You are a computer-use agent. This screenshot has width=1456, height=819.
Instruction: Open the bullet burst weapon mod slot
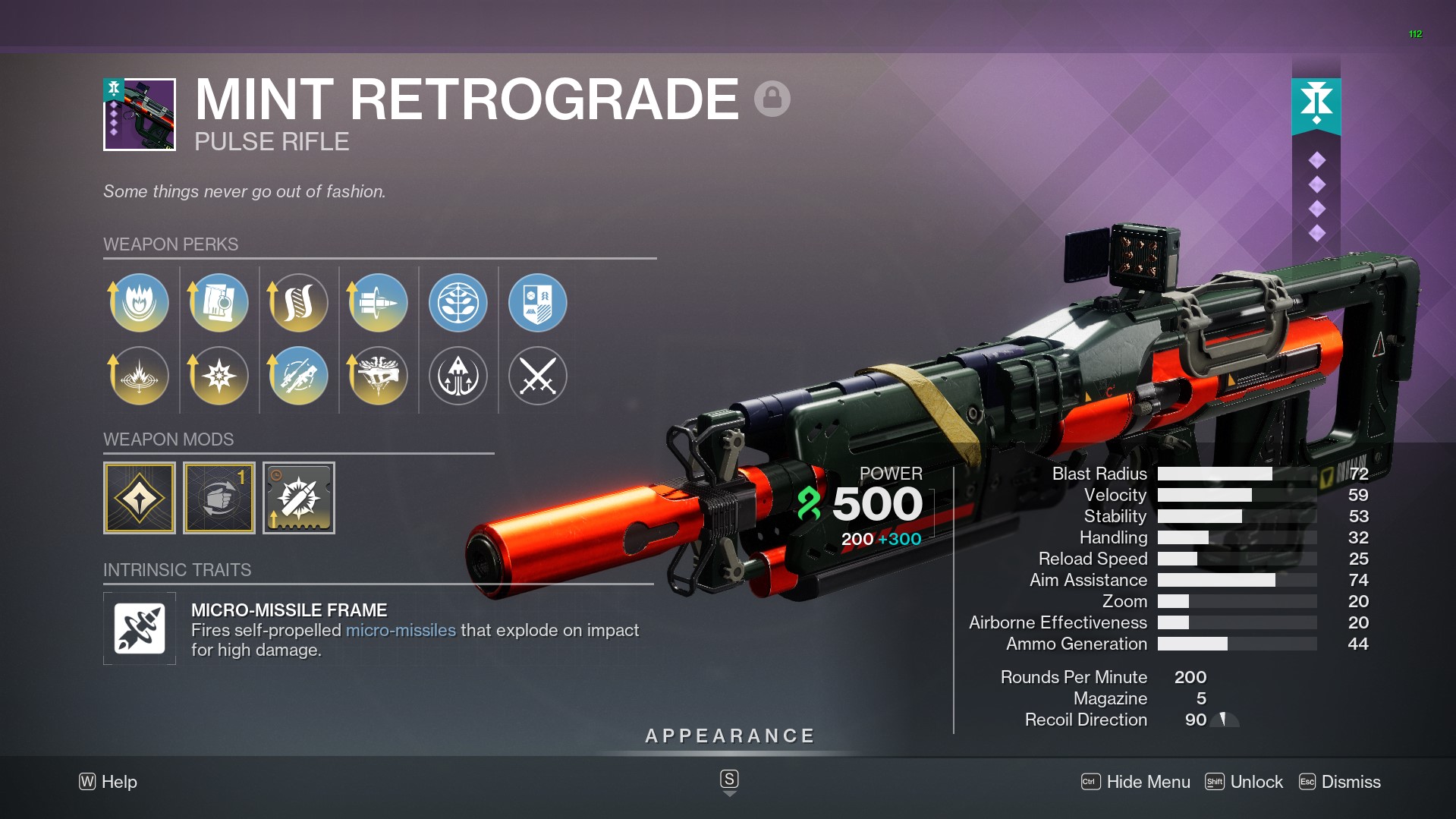[x=299, y=498]
